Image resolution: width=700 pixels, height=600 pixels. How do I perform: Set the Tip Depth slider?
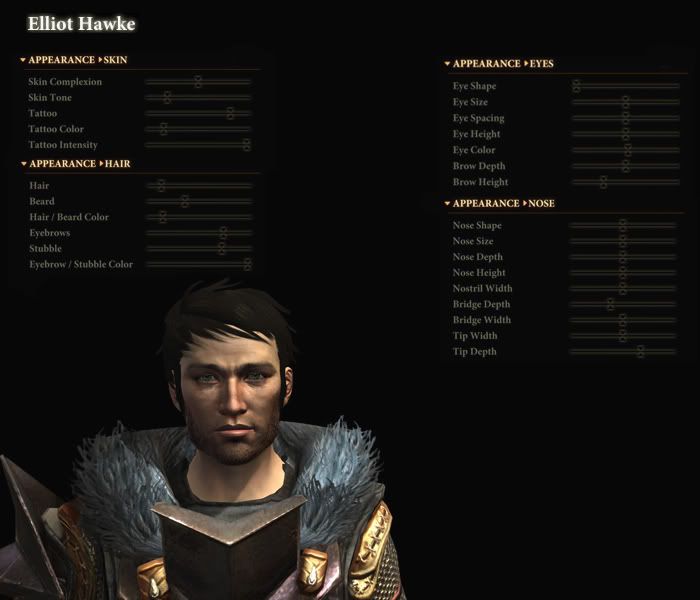(x=640, y=352)
